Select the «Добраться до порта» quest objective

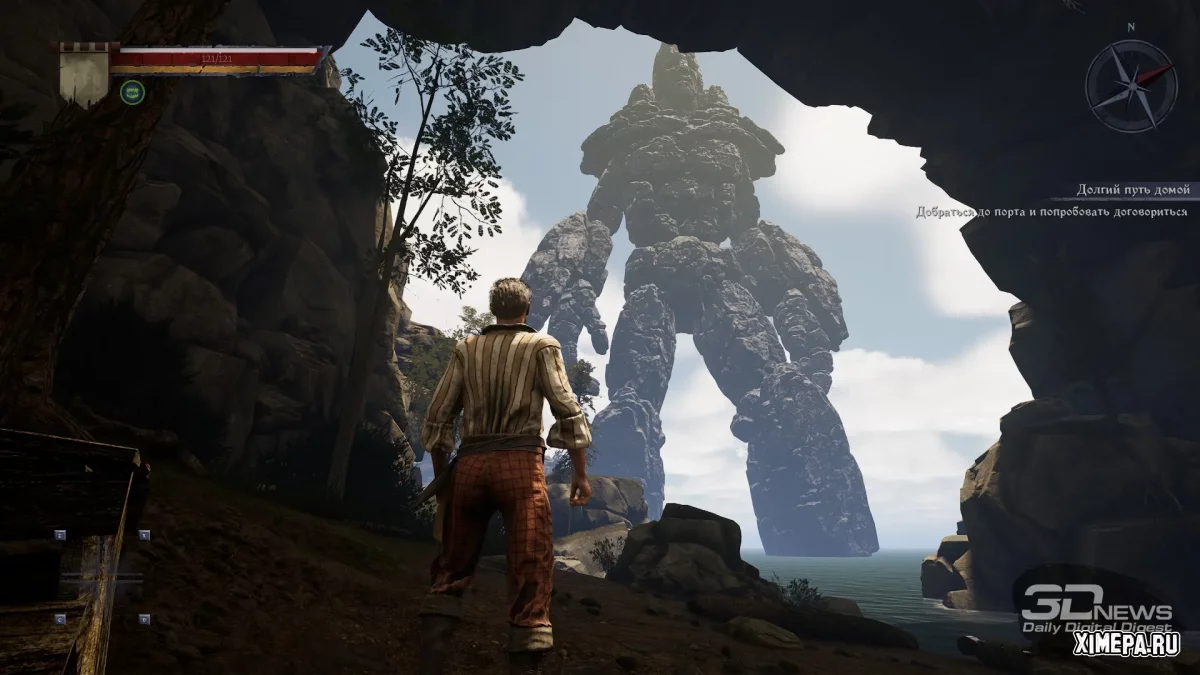(1051, 212)
